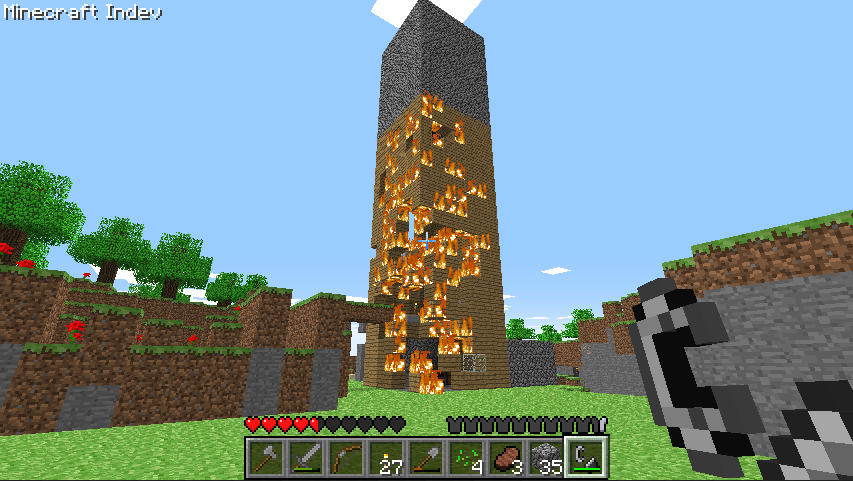
Task: Switch to the shovel hotbar slot
Action: (425, 458)
